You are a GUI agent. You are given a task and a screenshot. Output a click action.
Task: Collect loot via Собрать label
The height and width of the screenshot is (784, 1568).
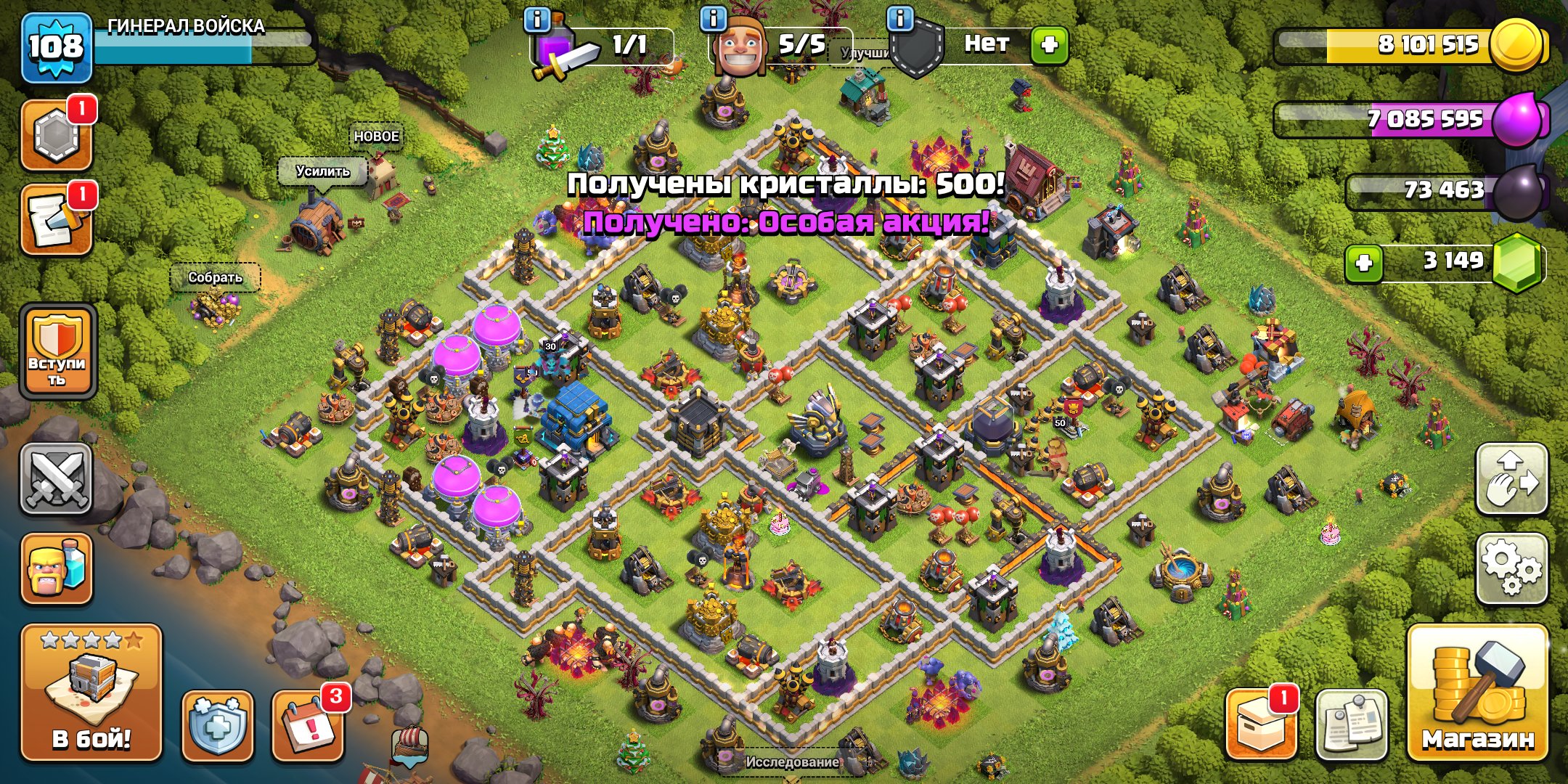(x=216, y=276)
